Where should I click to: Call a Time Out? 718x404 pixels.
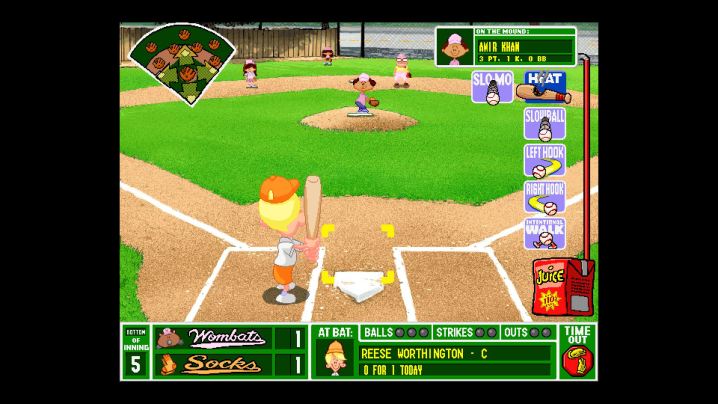(x=578, y=351)
